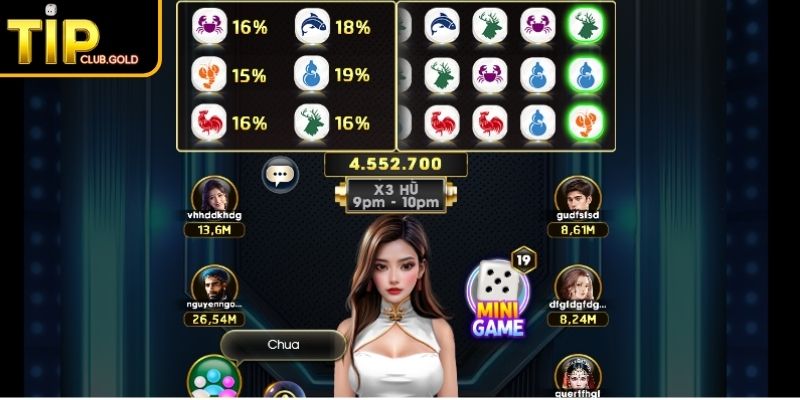The width and height of the screenshot is (800, 400).
Task: Click the TIP Club.Gold logo
Action: (78, 38)
